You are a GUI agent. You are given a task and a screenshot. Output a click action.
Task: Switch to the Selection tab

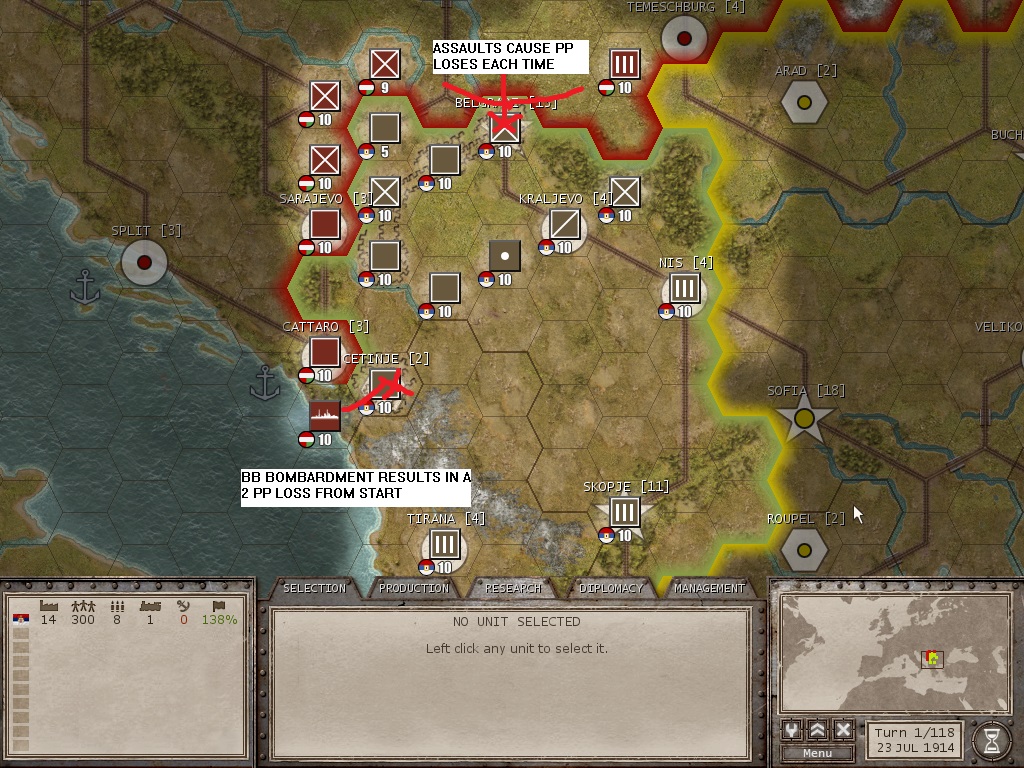(314, 588)
